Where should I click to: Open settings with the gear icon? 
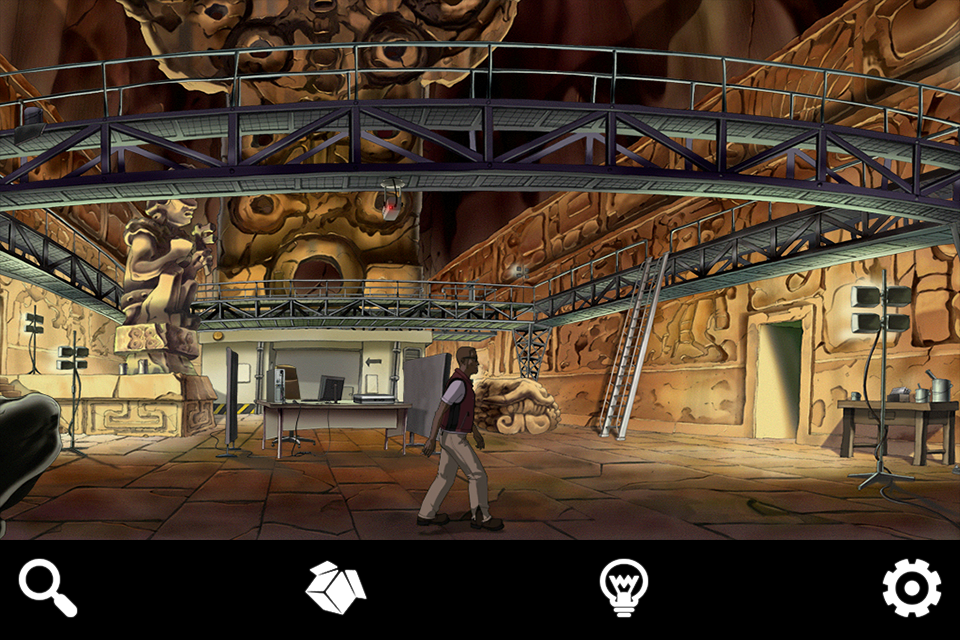pos(911,587)
